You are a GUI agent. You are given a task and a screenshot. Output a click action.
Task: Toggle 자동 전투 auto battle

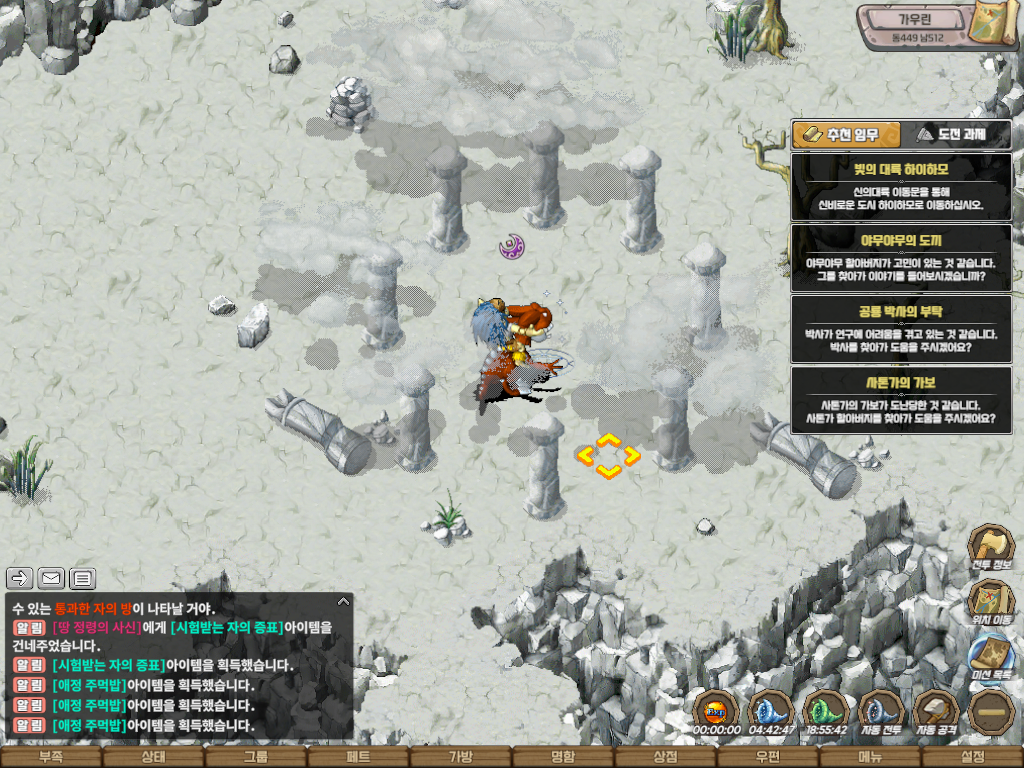tap(881, 711)
